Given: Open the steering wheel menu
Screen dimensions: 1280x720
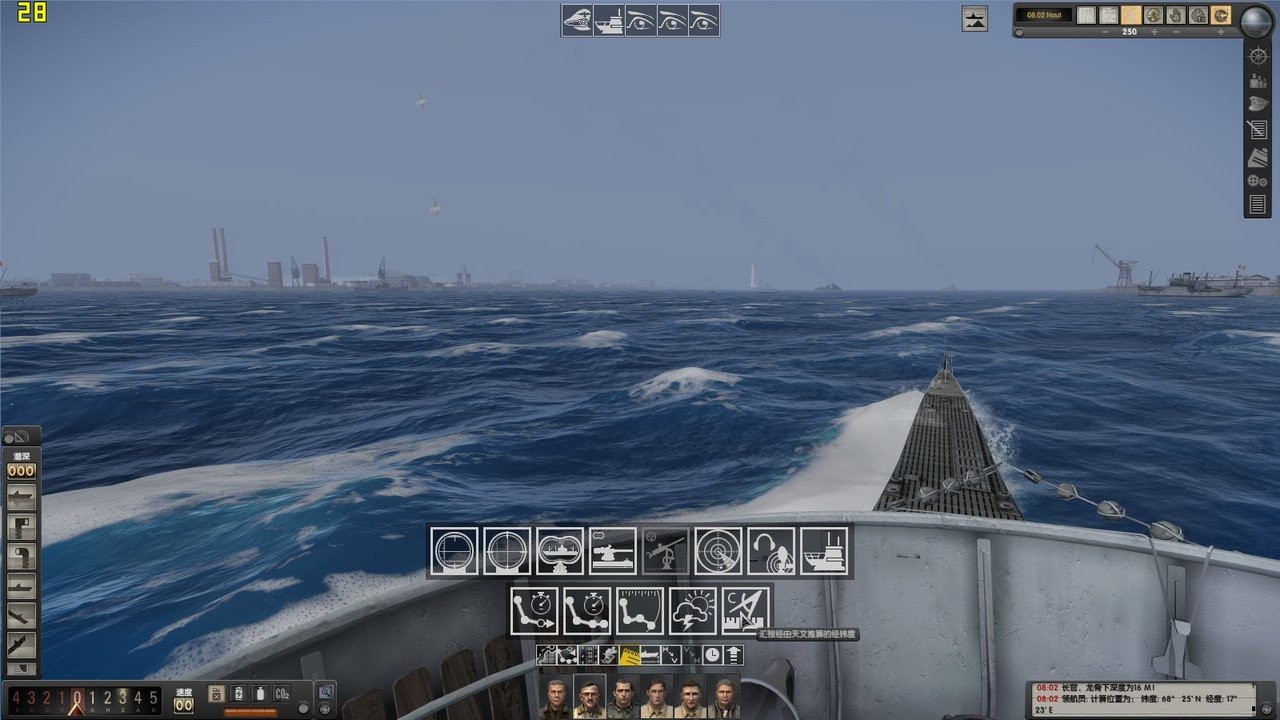Looking at the screenshot, I should click(x=1258, y=54).
